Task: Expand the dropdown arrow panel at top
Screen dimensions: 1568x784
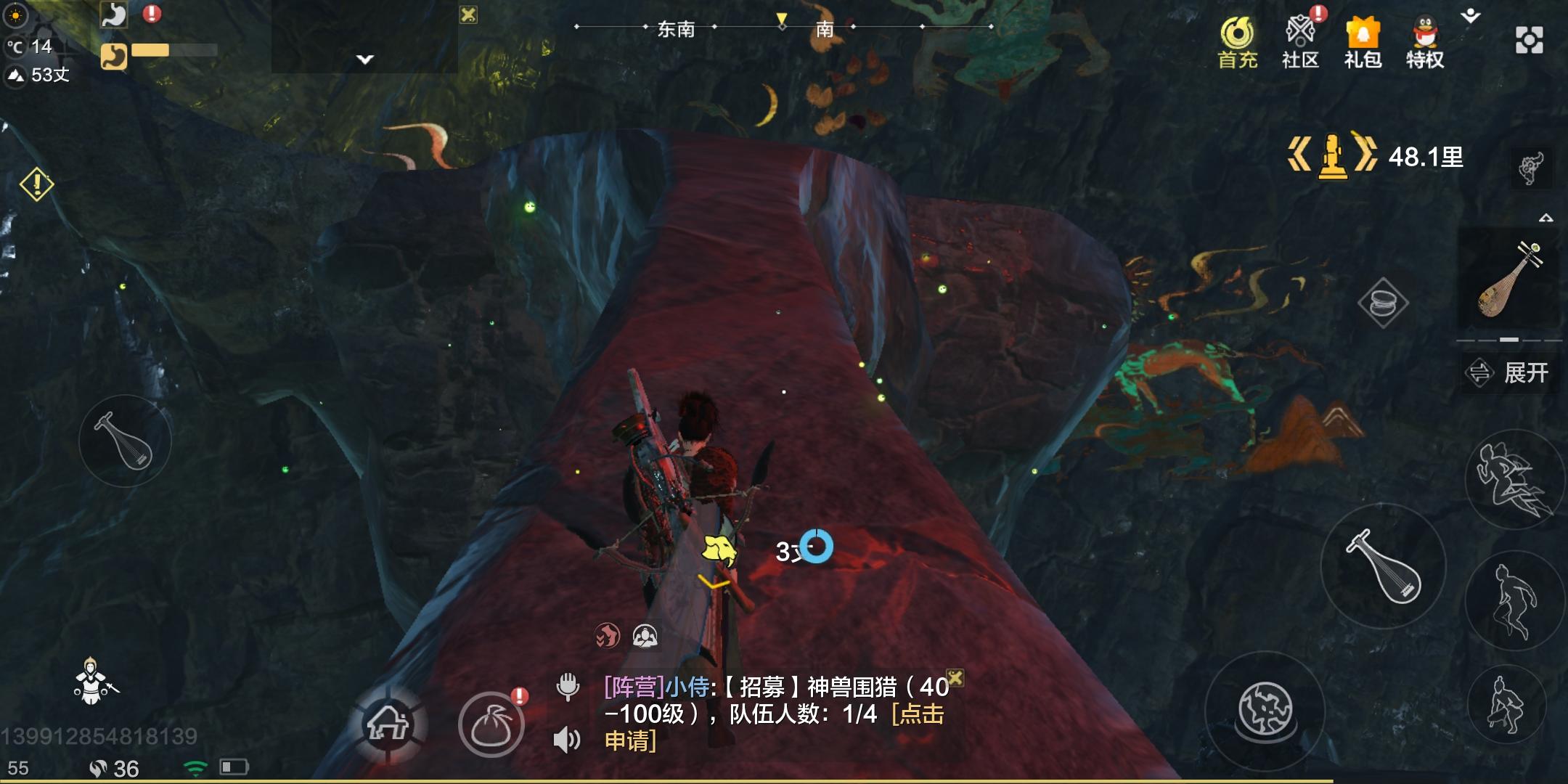Action: (x=365, y=60)
